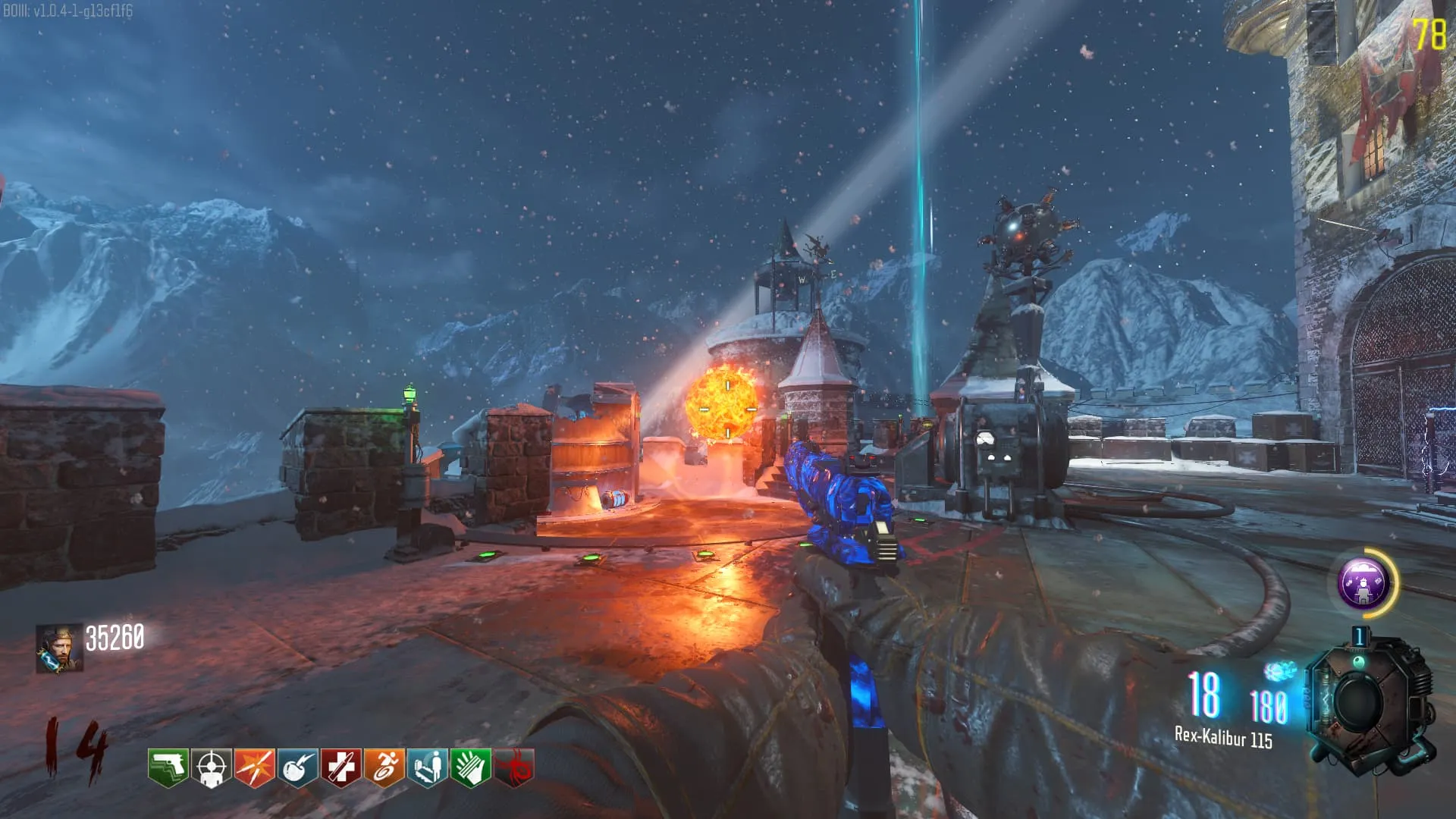Select the Electric Cherry perk icon

point(297,767)
